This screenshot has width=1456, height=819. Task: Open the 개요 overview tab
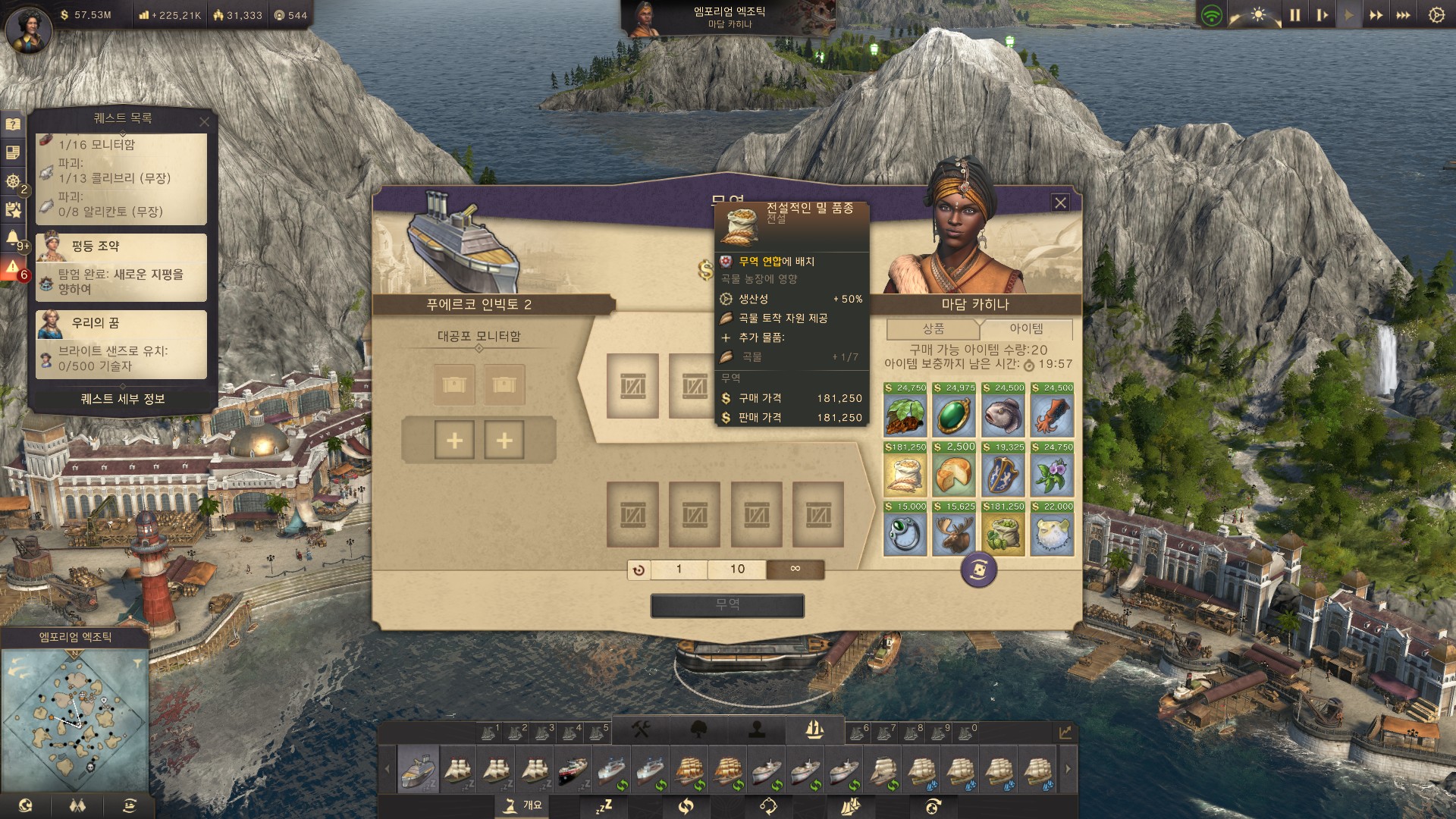point(523,805)
